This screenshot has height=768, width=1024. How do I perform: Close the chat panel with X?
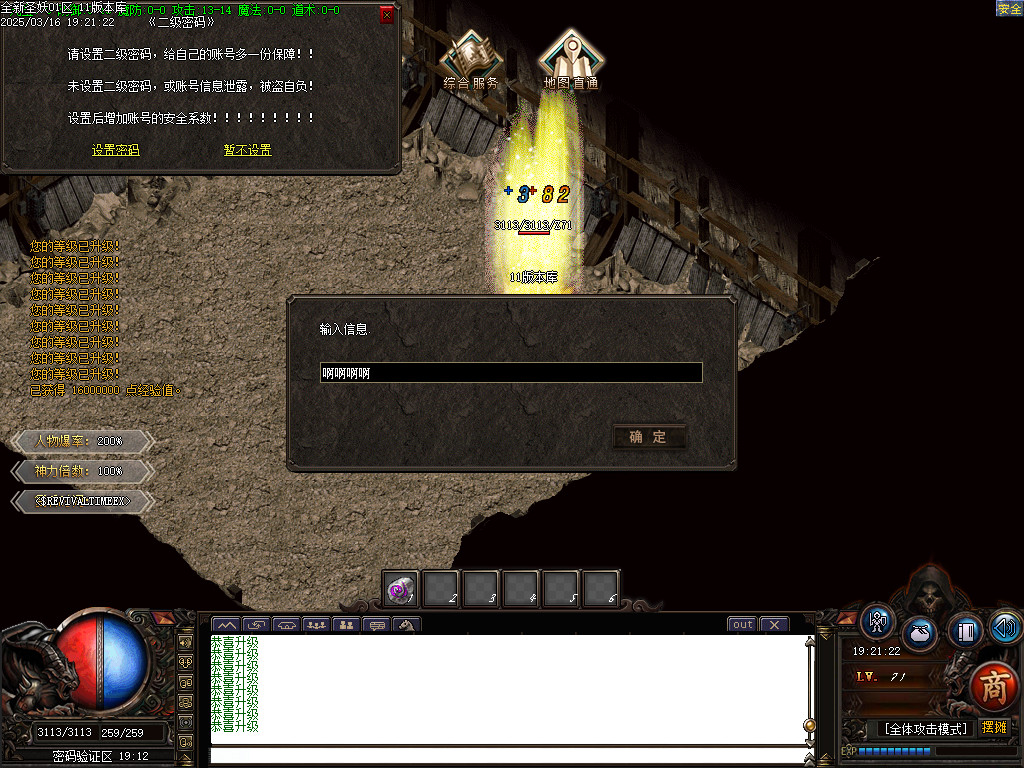click(x=774, y=625)
